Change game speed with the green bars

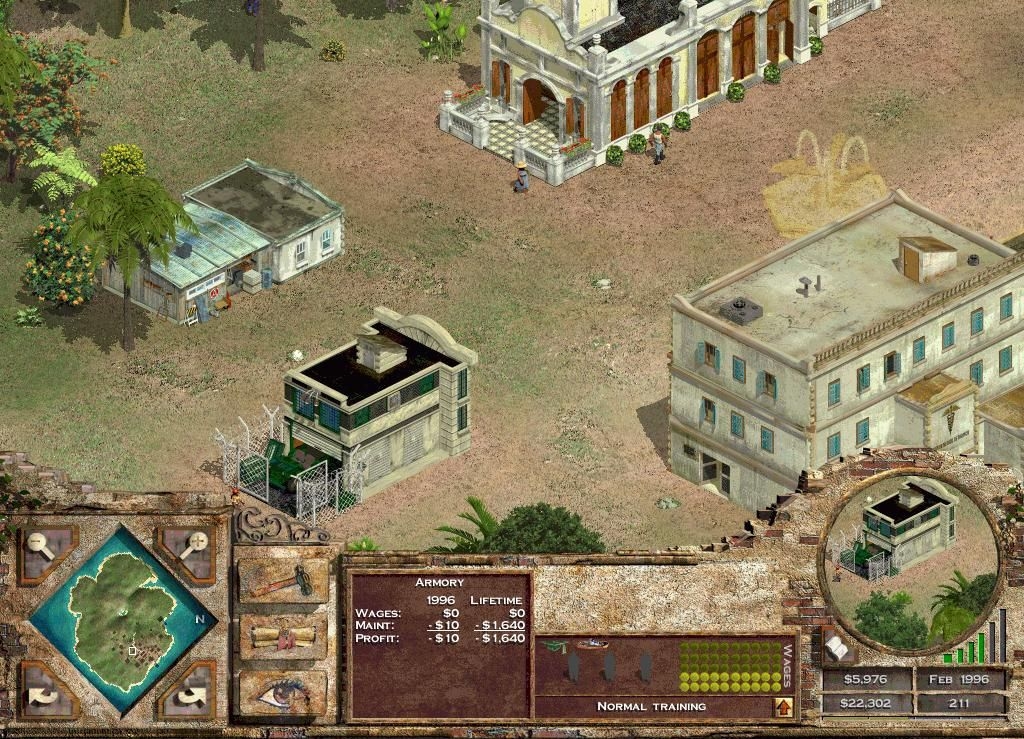coord(975,642)
